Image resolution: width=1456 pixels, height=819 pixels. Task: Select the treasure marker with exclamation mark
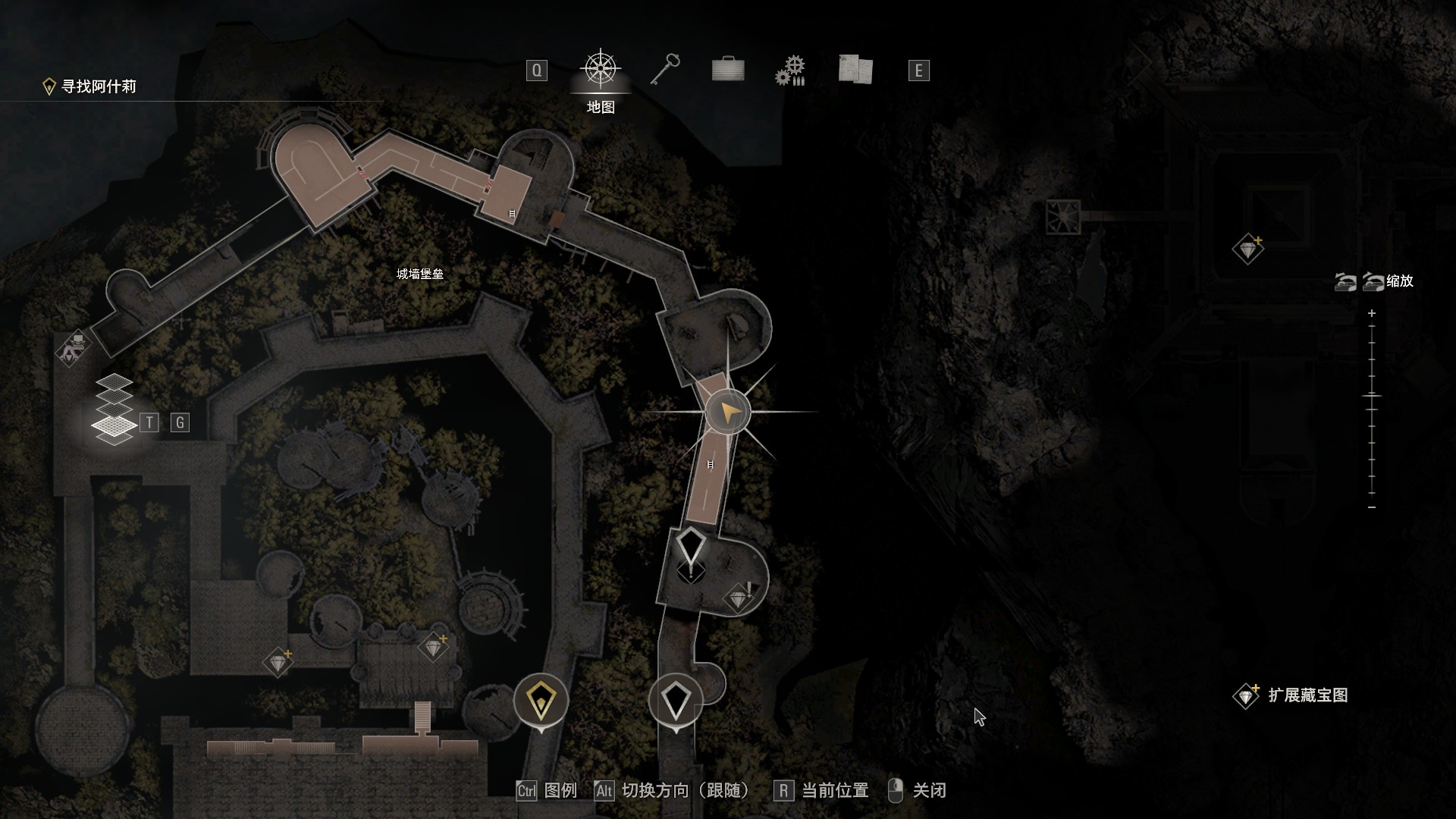[739, 598]
